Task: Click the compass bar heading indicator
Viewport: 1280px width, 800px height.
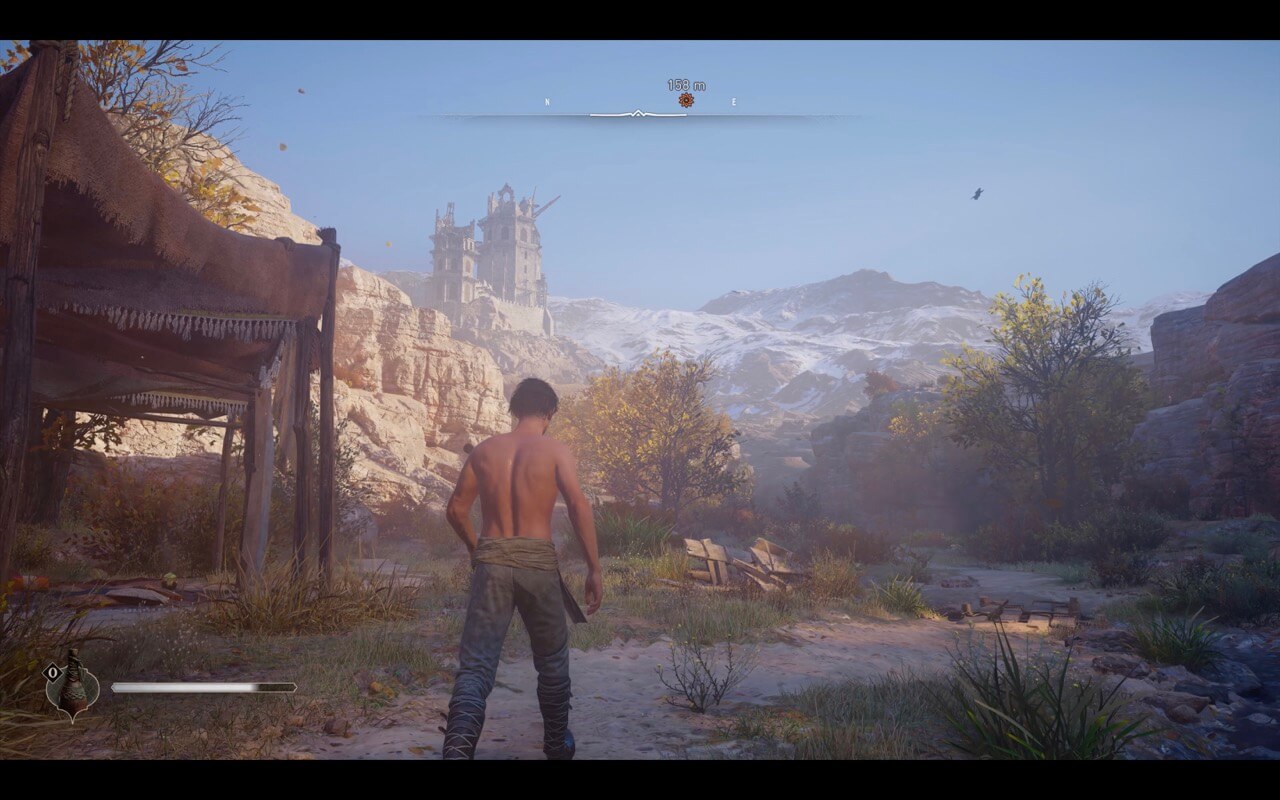Action: tap(638, 114)
